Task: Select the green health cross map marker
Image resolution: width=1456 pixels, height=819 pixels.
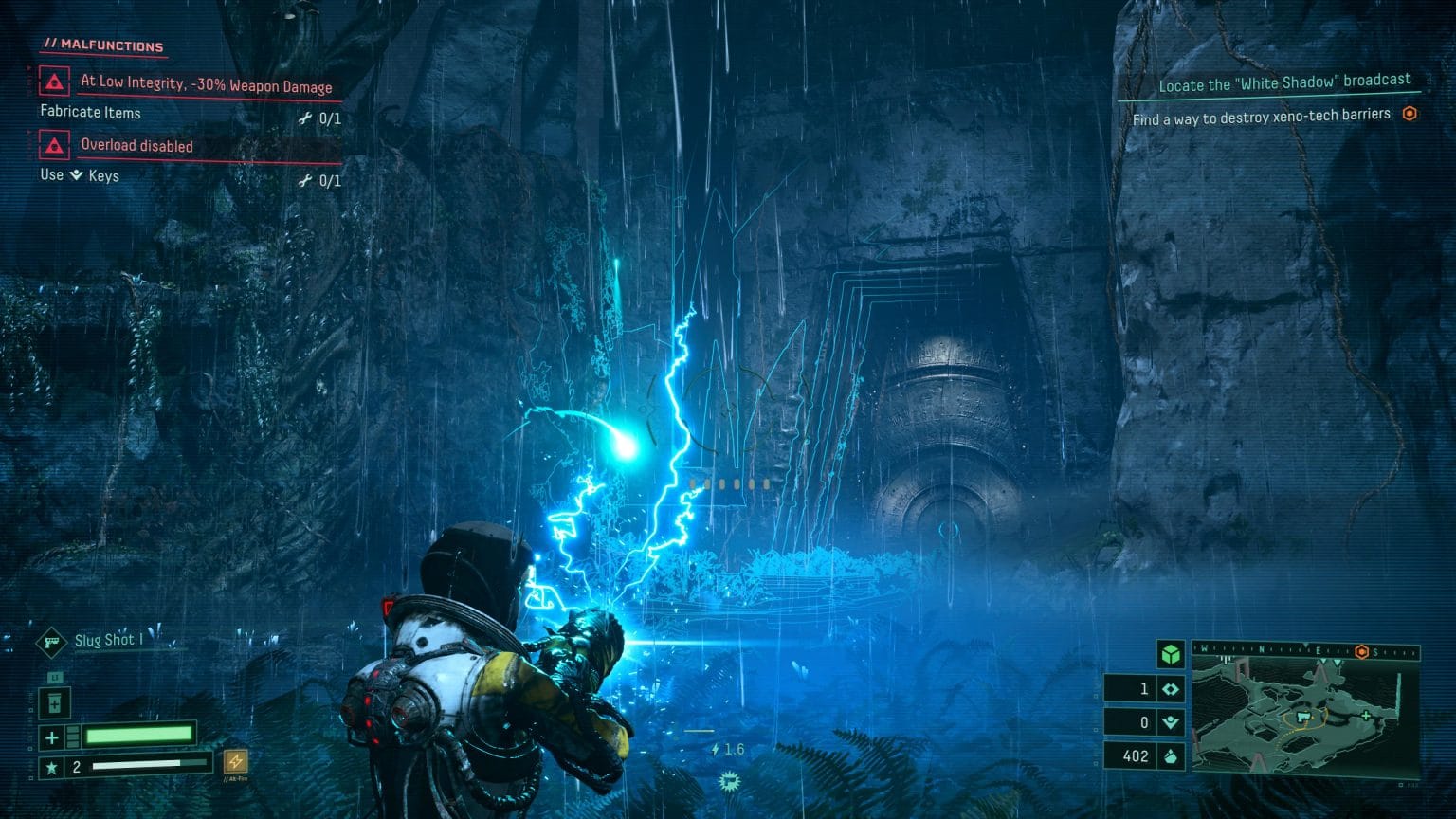Action: [x=1366, y=716]
